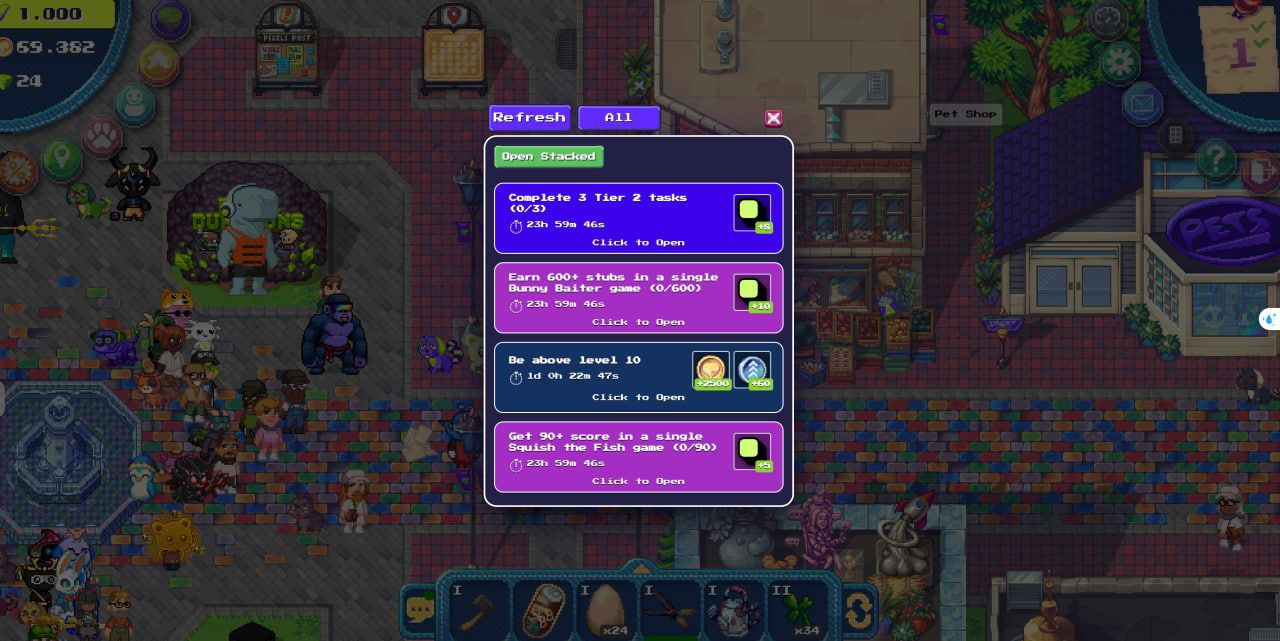
Task: Open the mail envelope icon
Action: [1141, 103]
